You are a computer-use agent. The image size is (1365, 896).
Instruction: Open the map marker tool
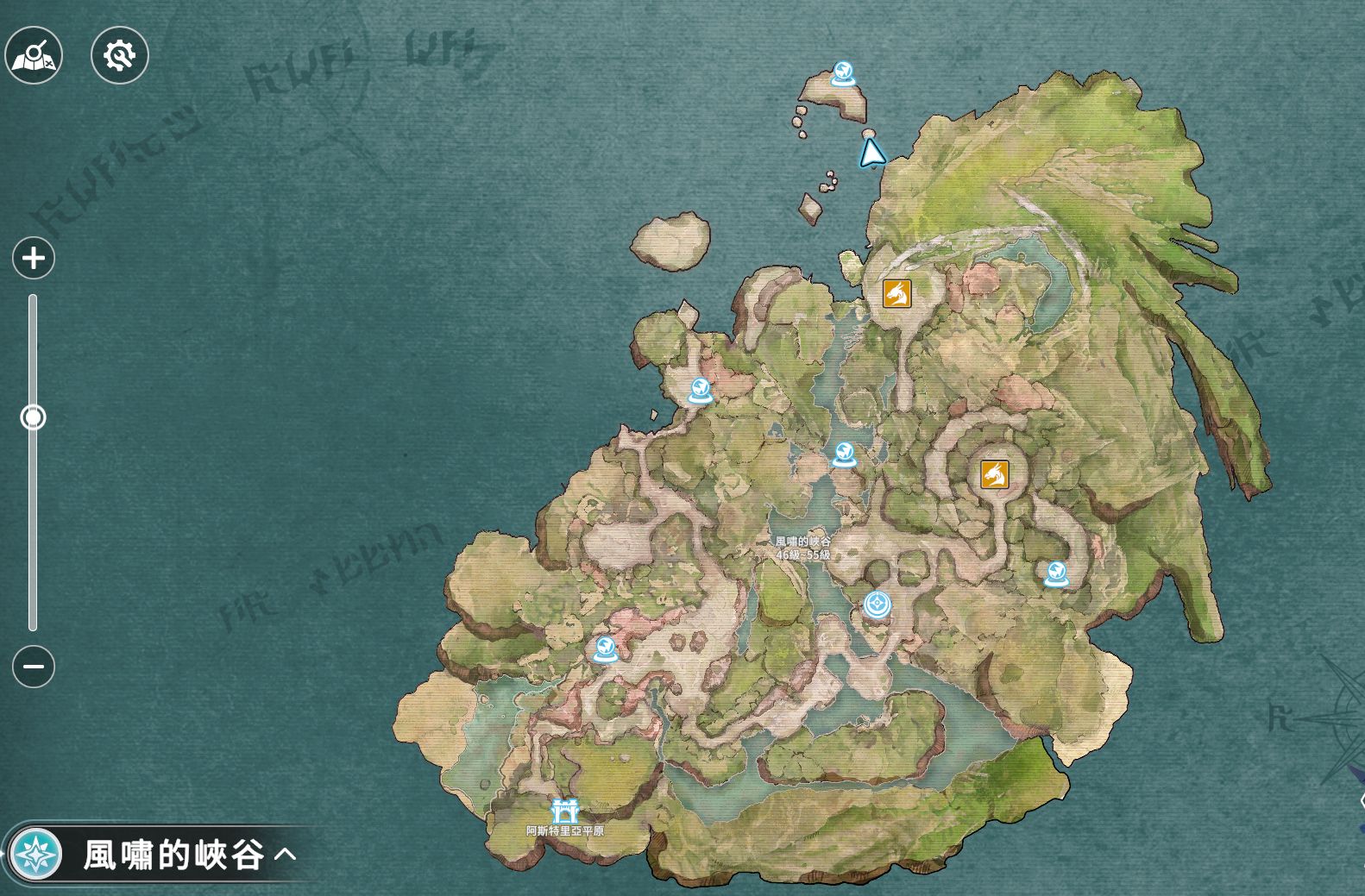tap(34, 56)
